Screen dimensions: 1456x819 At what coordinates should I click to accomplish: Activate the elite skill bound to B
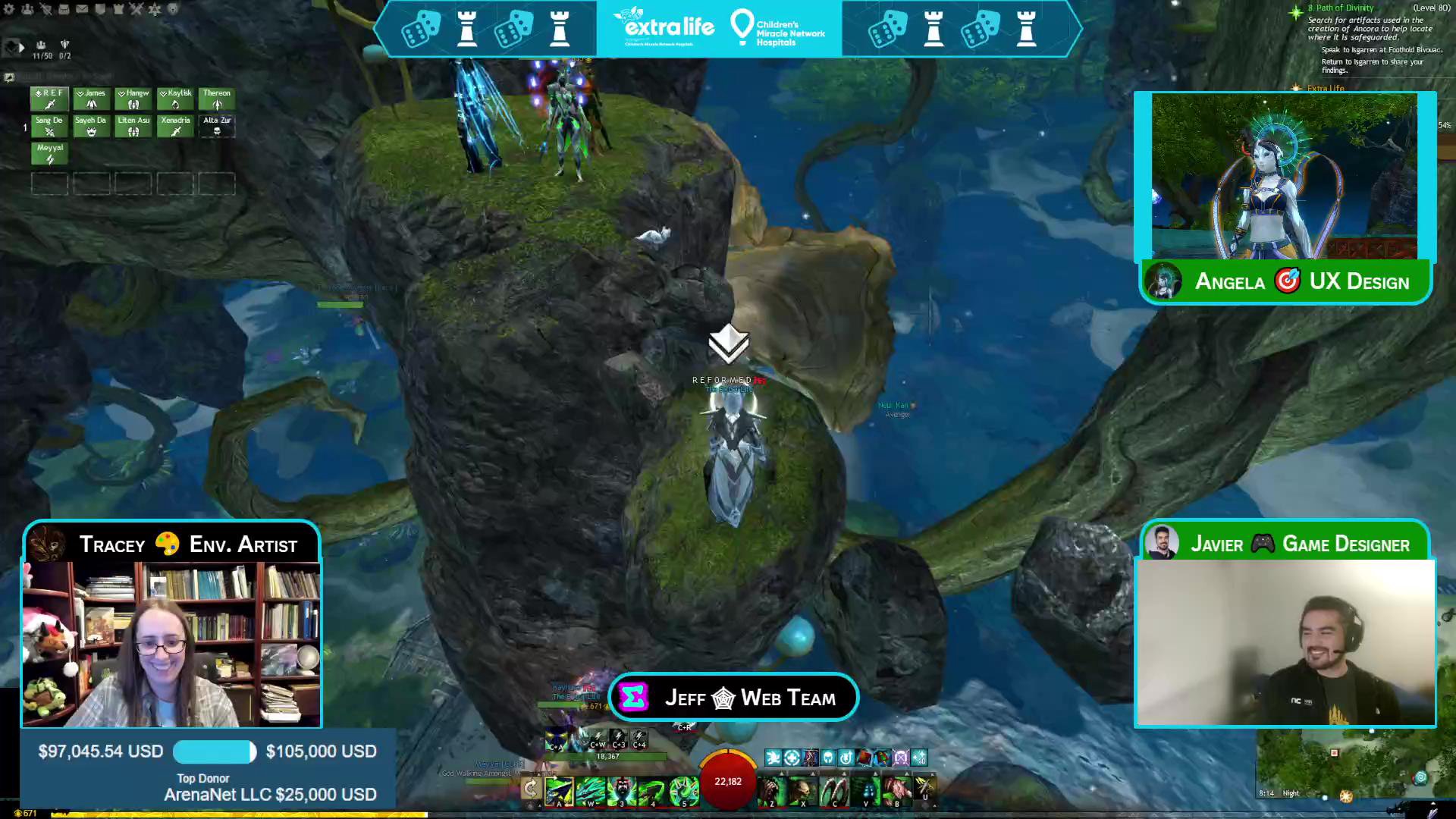[896, 790]
